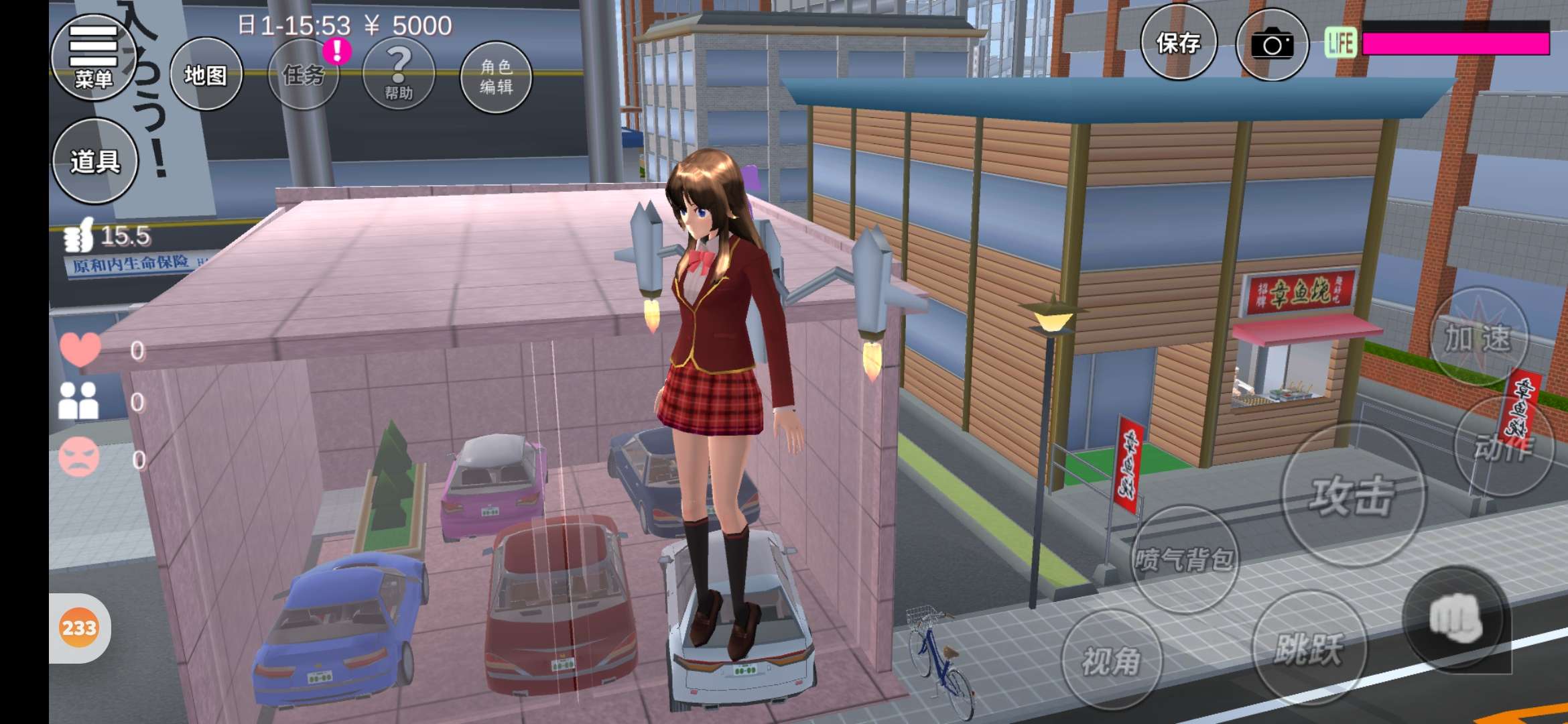Show the 任务 quest list

click(x=304, y=74)
